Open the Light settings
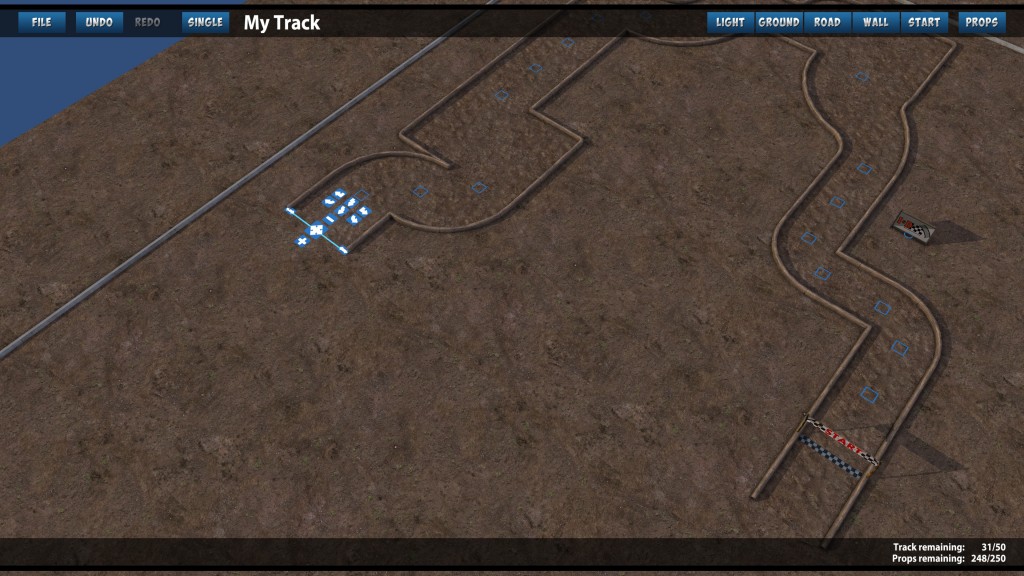Screen dimensions: 1024x576 [x=730, y=22]
